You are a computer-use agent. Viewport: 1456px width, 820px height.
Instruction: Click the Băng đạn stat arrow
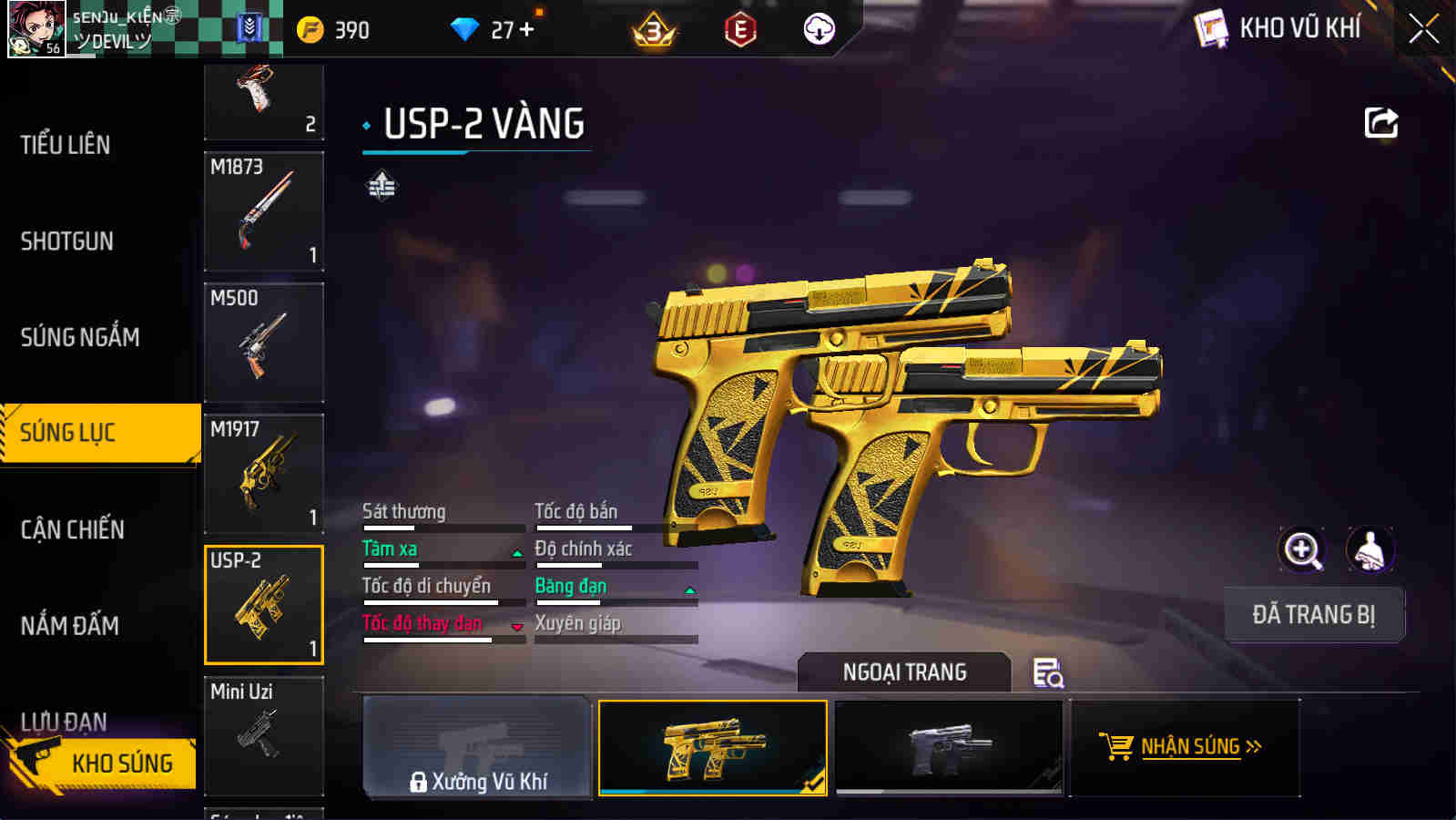(x=690, y=590)
